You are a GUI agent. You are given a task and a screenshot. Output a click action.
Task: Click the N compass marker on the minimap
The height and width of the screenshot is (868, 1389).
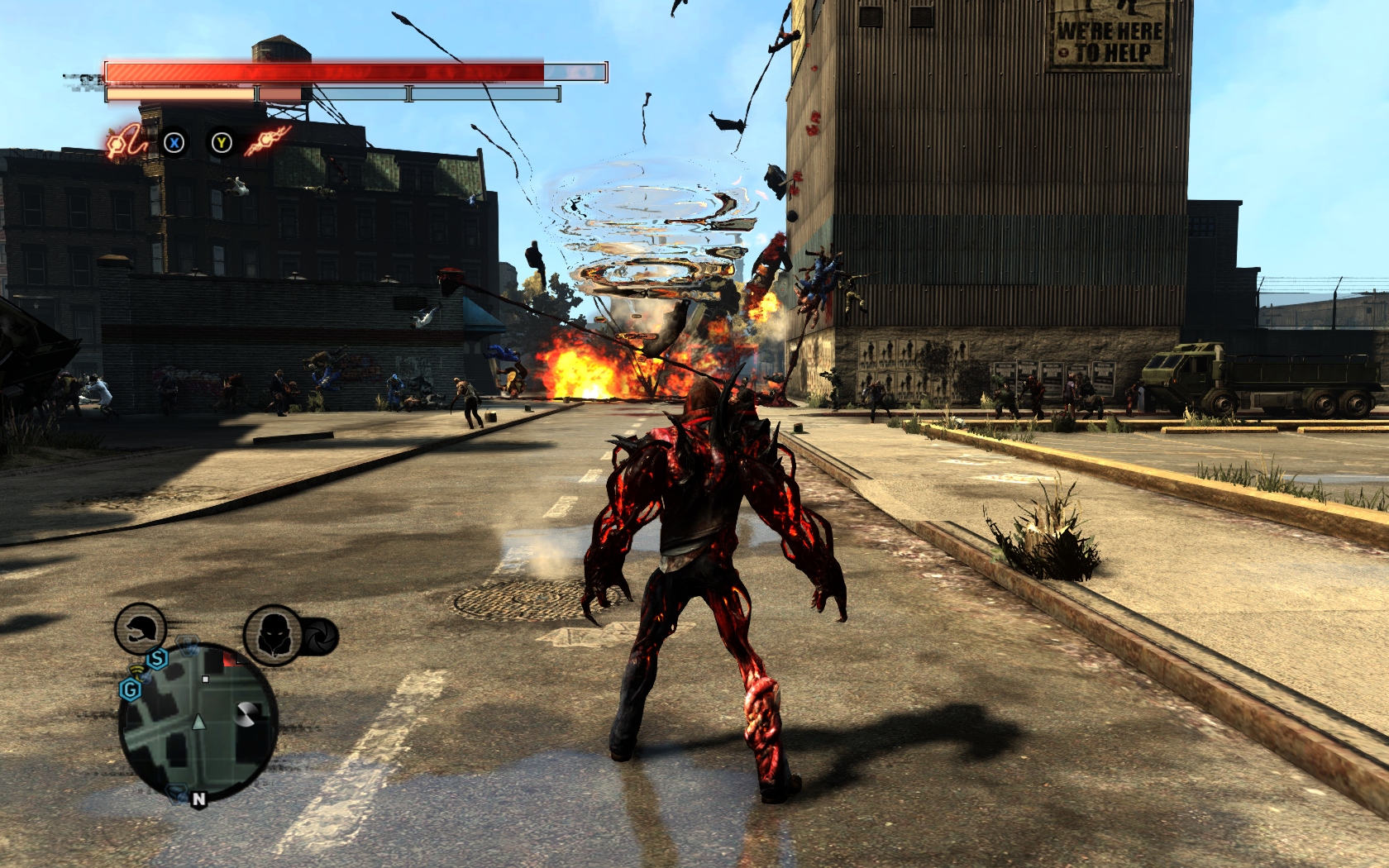click(199, 799)
